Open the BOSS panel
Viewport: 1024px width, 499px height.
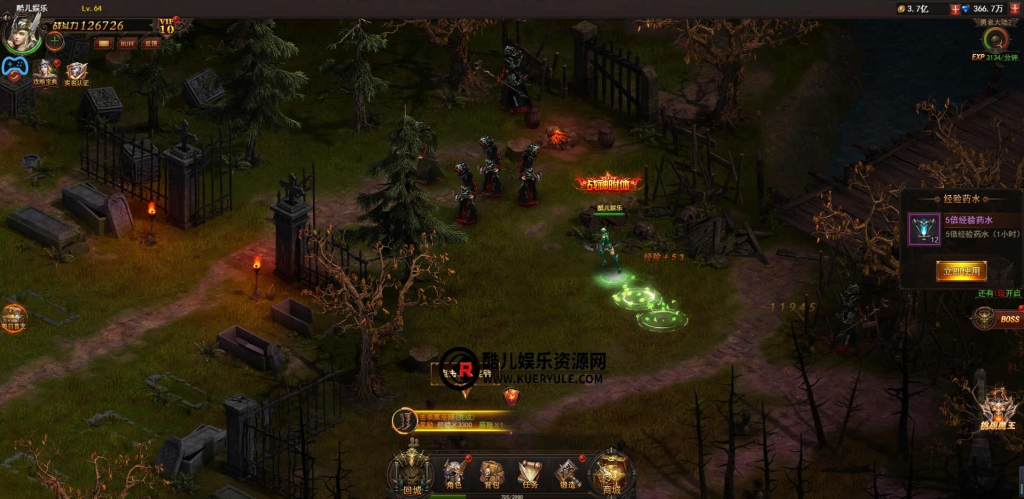click(x=998, y=319)
